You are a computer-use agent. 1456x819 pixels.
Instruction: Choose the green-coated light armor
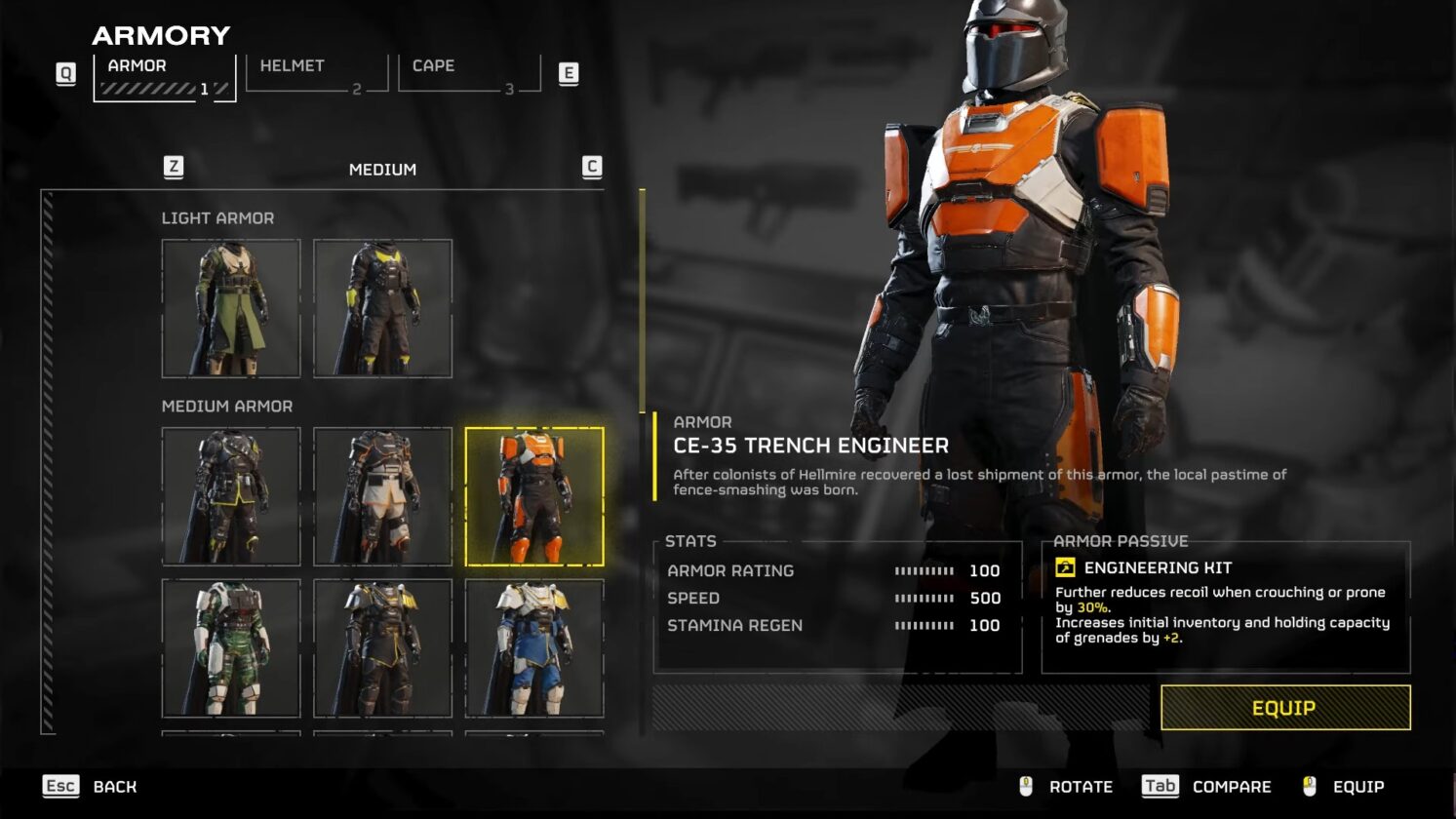pos(231,308)
